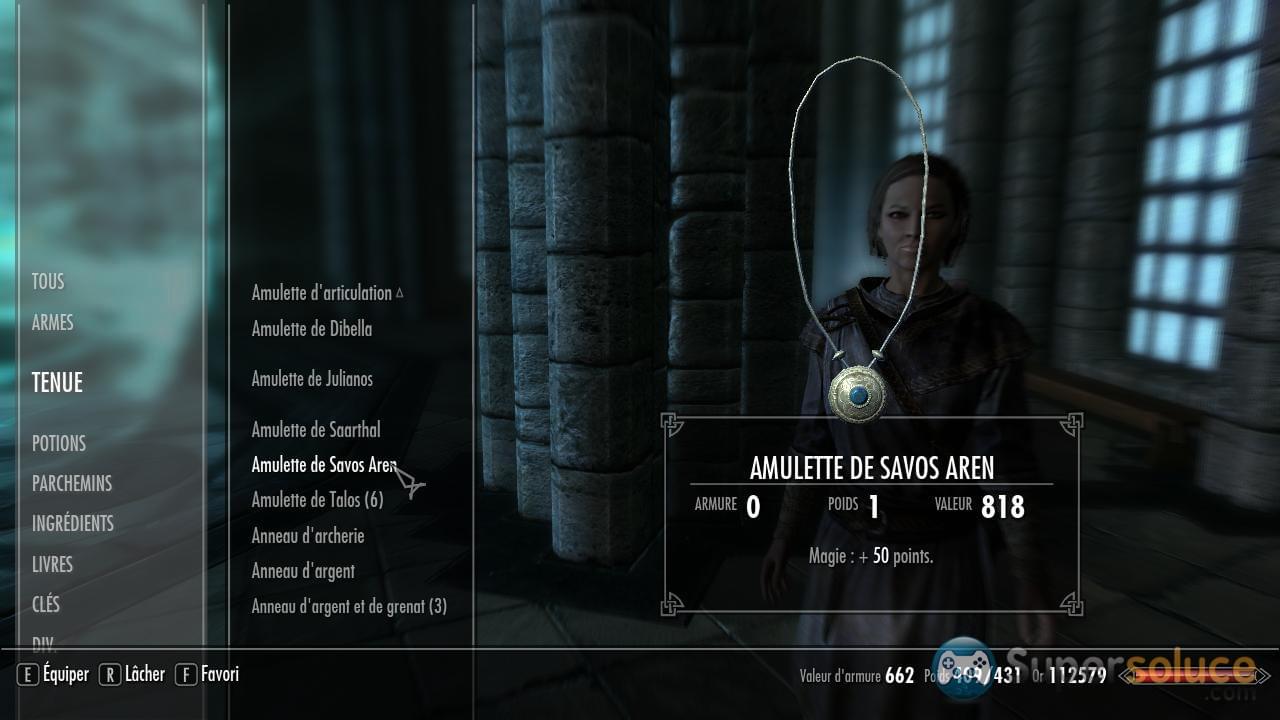1280x720 pixels.
Task: Select Amulette de Talos (6)
Action: coord(317,500)
